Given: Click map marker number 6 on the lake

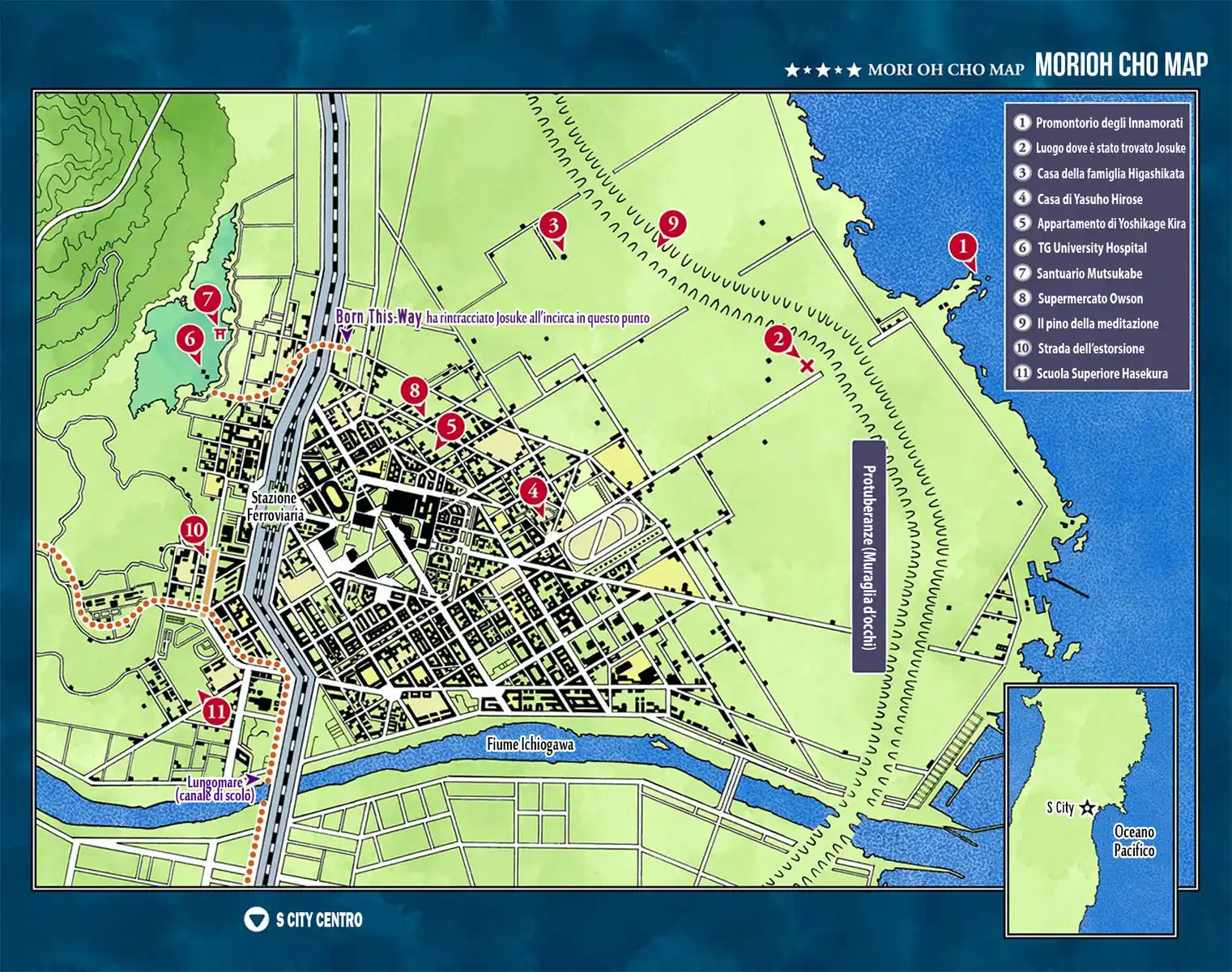Looking at the screenshot, I should click(190, 338).
